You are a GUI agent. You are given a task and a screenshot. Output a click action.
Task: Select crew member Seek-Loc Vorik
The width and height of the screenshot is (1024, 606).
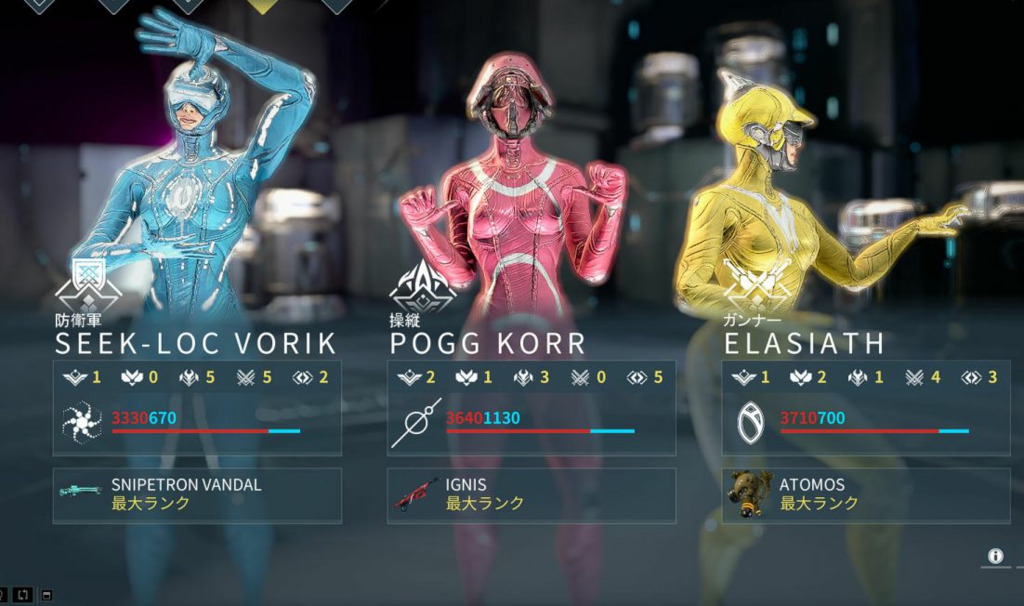[196, 343]
